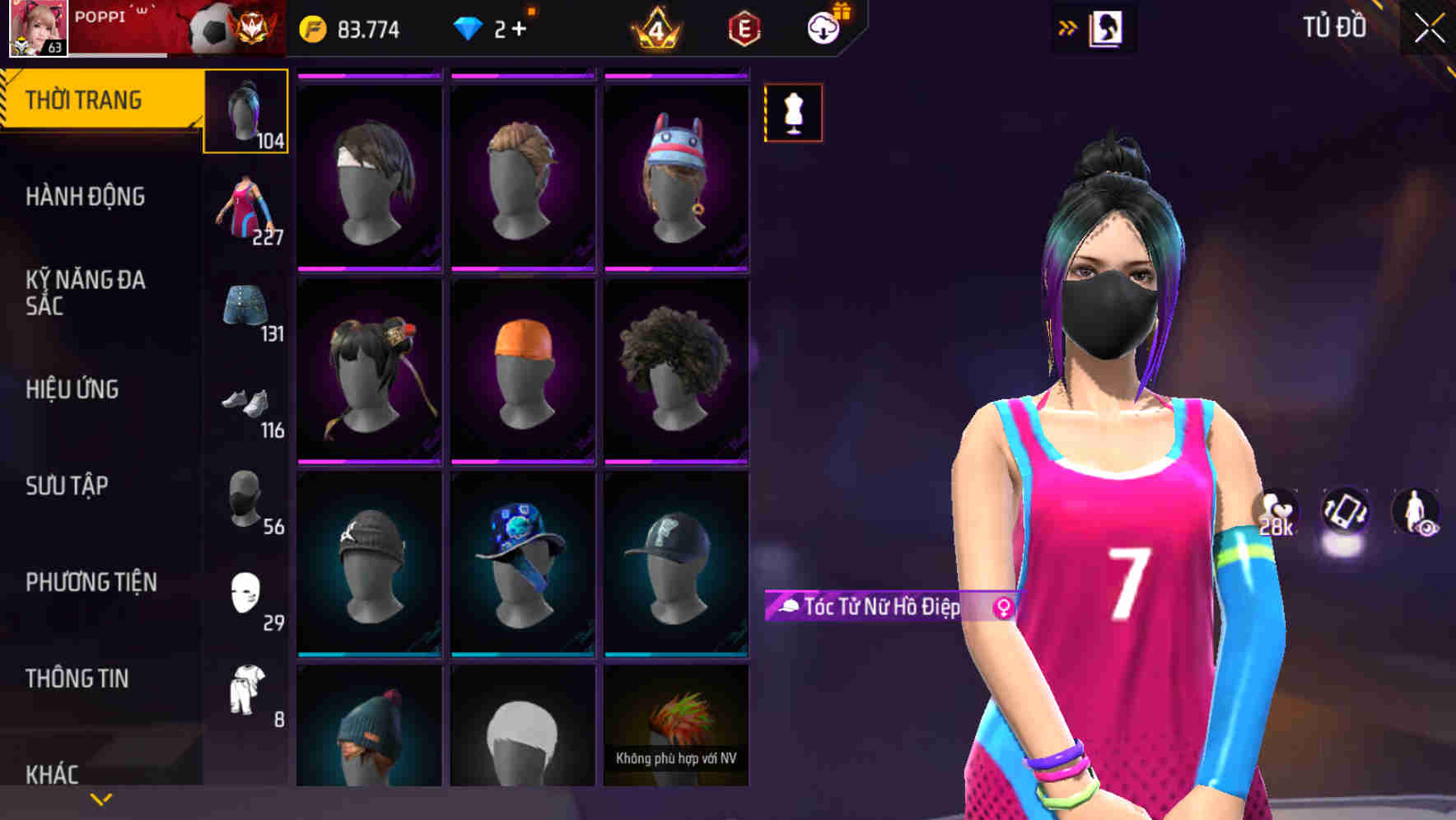The width and height of the screenshot is (1456, 820).
Task: Select the shoes category slot showing 116 items
Action: (244, 408)
